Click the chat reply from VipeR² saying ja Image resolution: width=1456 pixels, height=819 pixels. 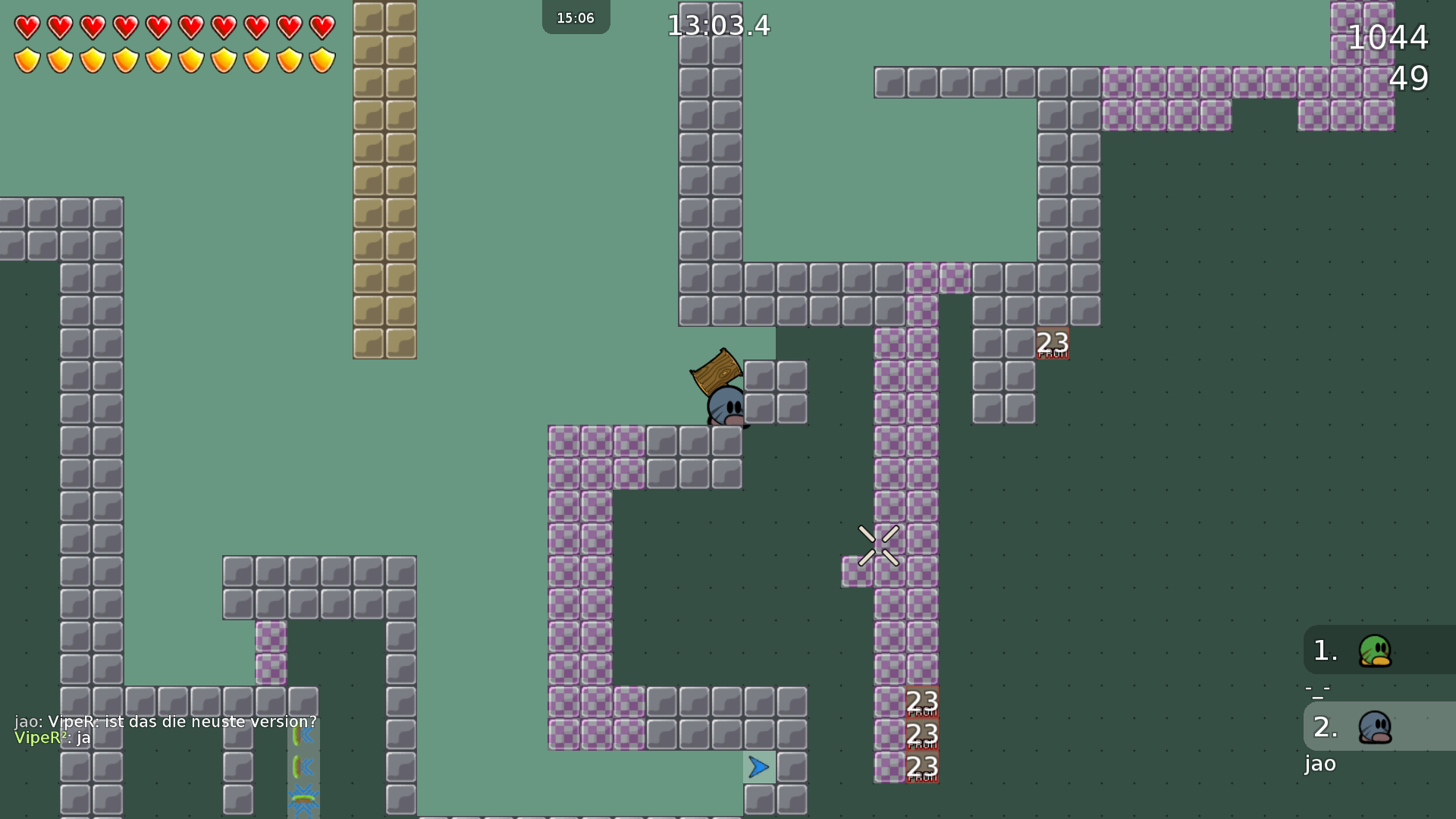(52, 737)
